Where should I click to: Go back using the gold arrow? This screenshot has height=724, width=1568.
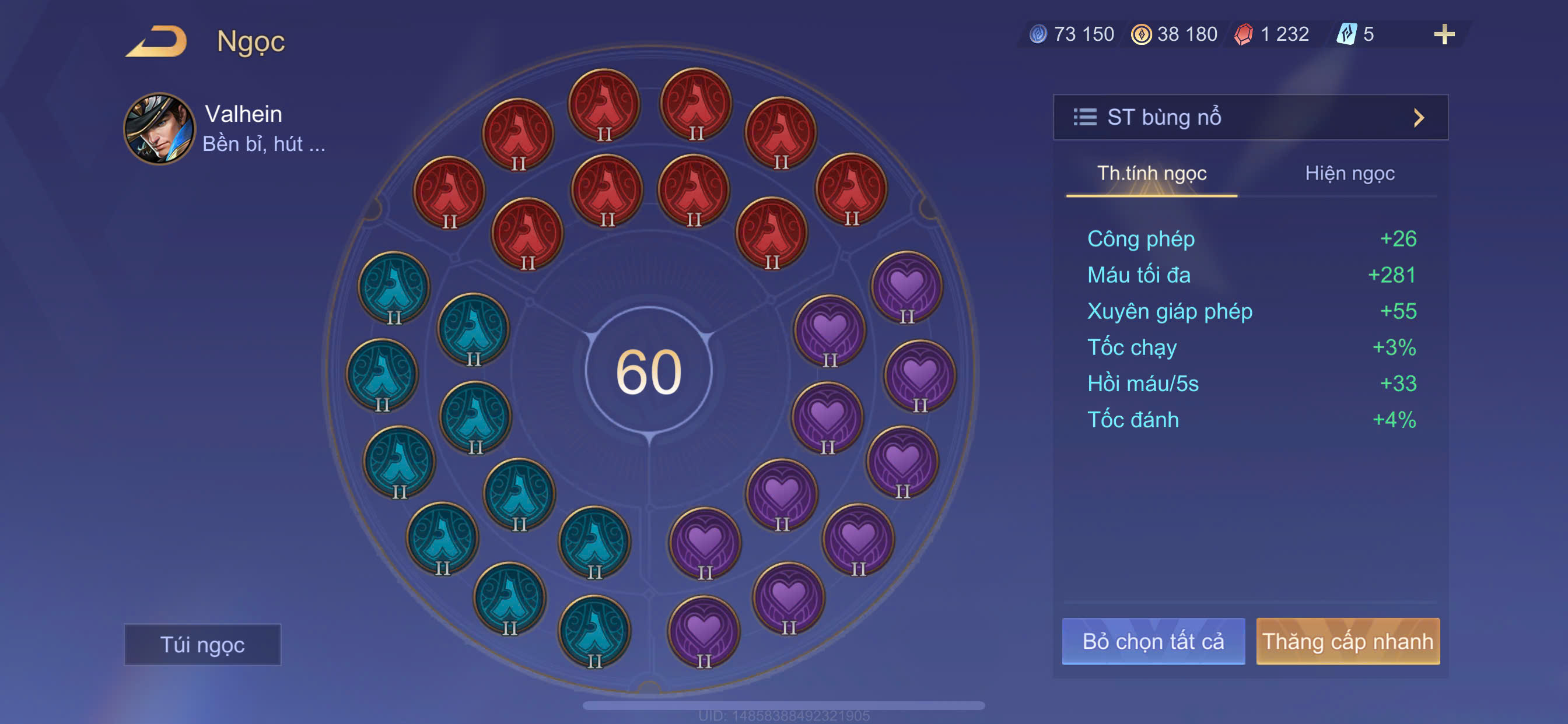click(x=157, y=41)
